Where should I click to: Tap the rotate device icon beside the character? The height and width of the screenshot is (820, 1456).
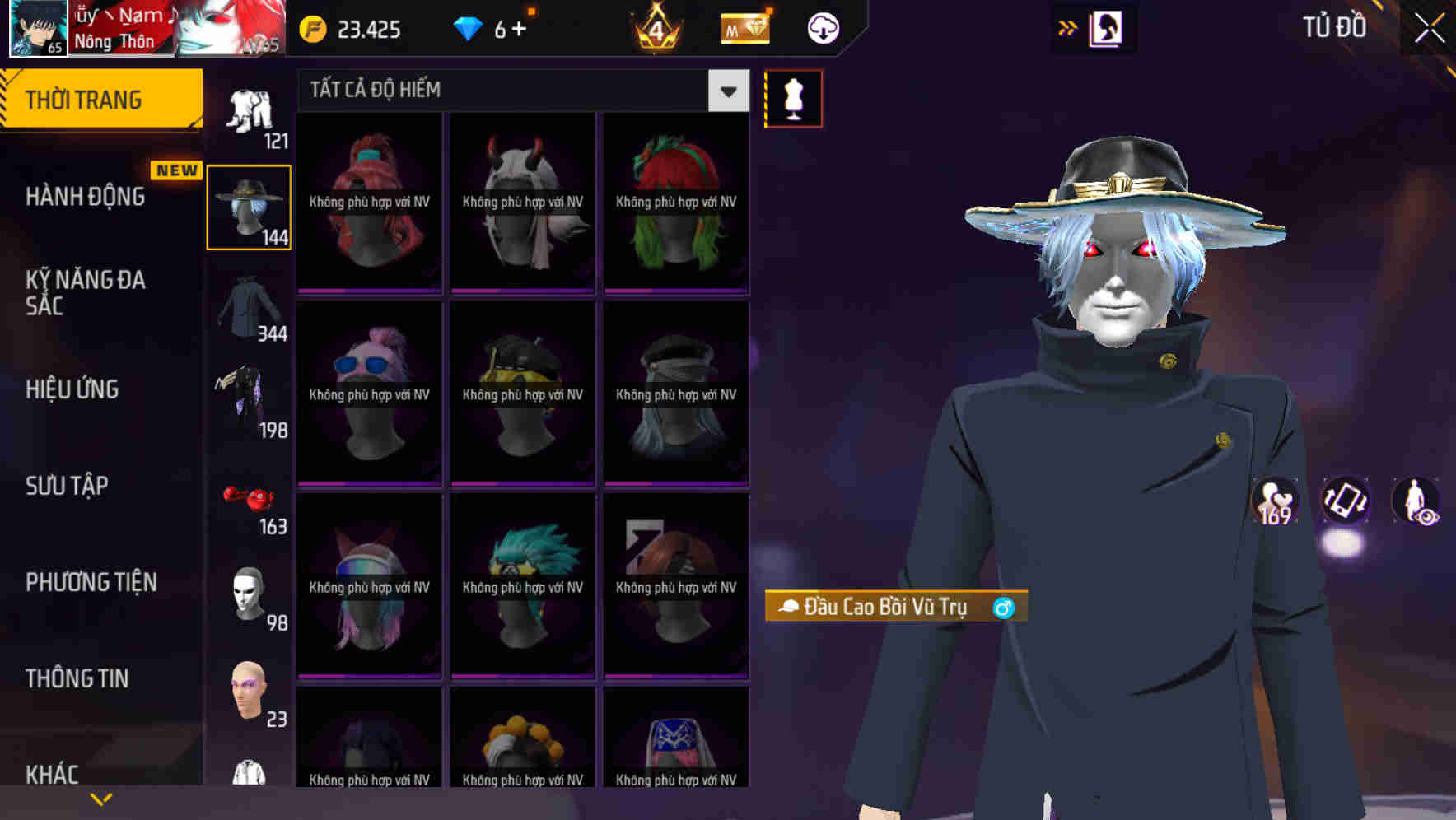click(x=1346, y=503)
